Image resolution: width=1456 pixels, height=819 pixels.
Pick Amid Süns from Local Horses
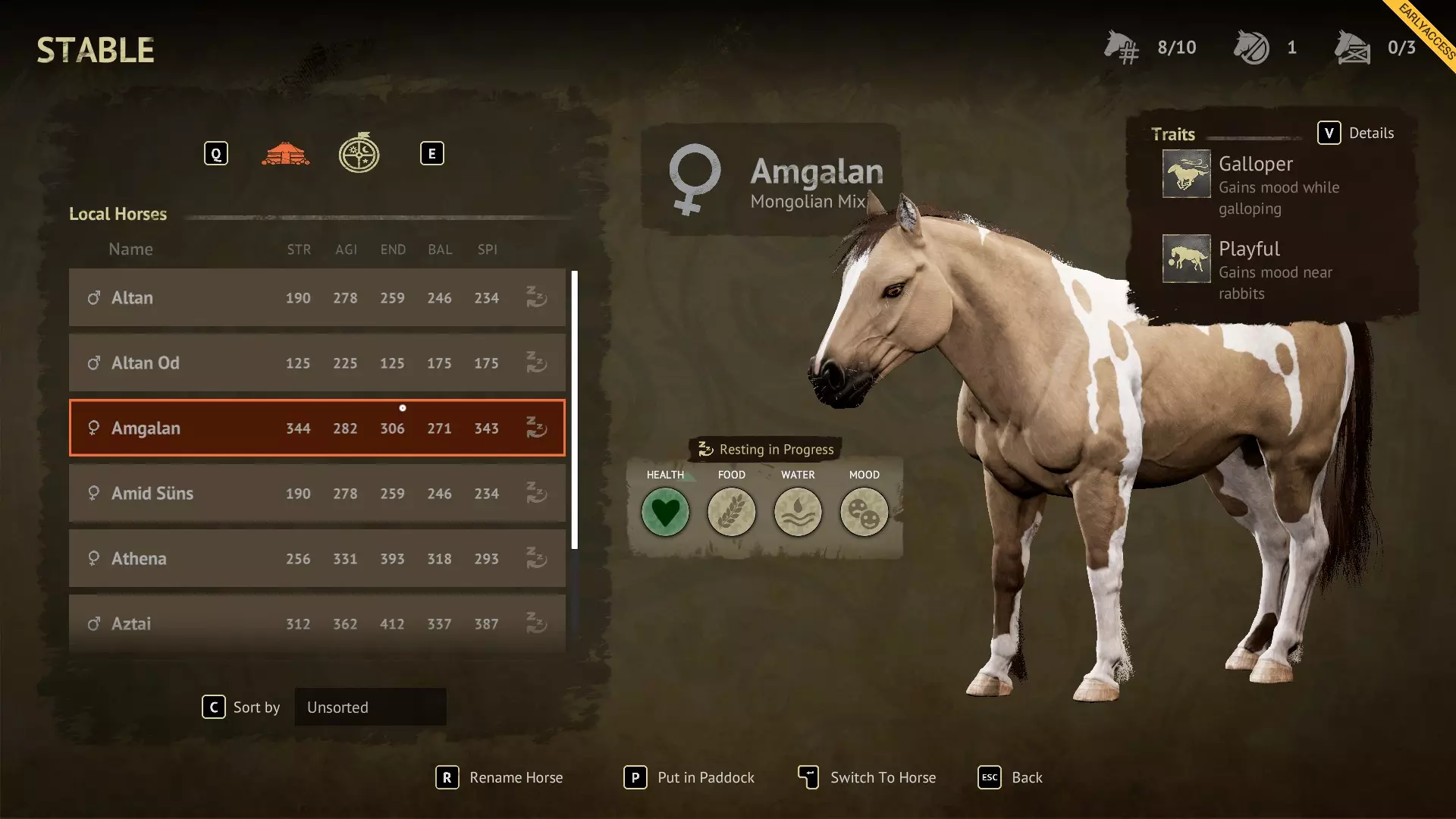[317, 494]
